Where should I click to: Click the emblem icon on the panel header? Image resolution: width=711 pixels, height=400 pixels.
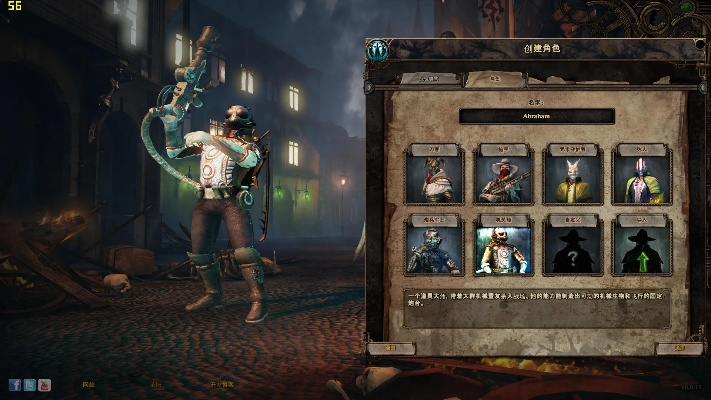pos(378,49)
